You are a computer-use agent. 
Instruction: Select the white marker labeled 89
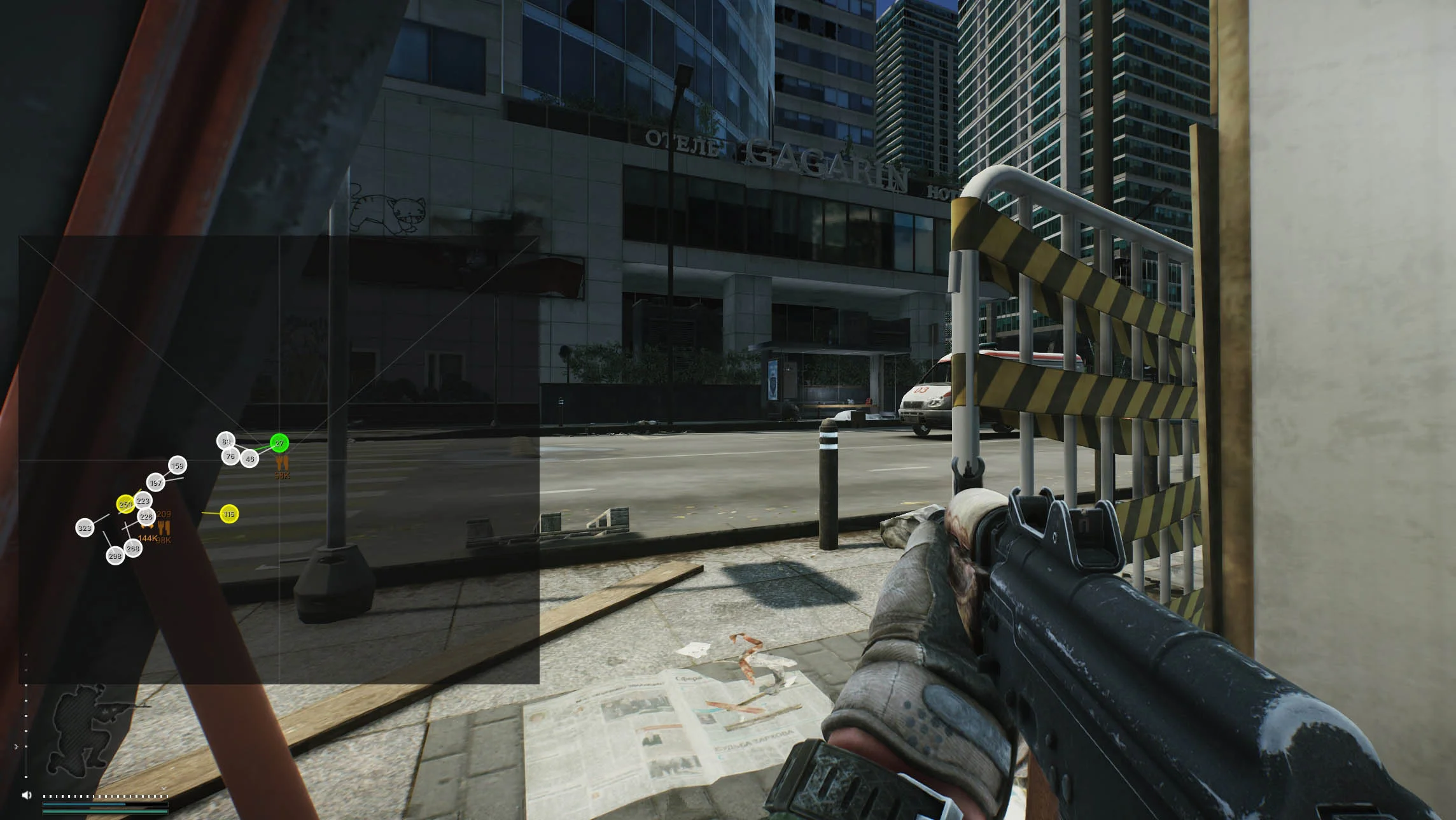226,441
